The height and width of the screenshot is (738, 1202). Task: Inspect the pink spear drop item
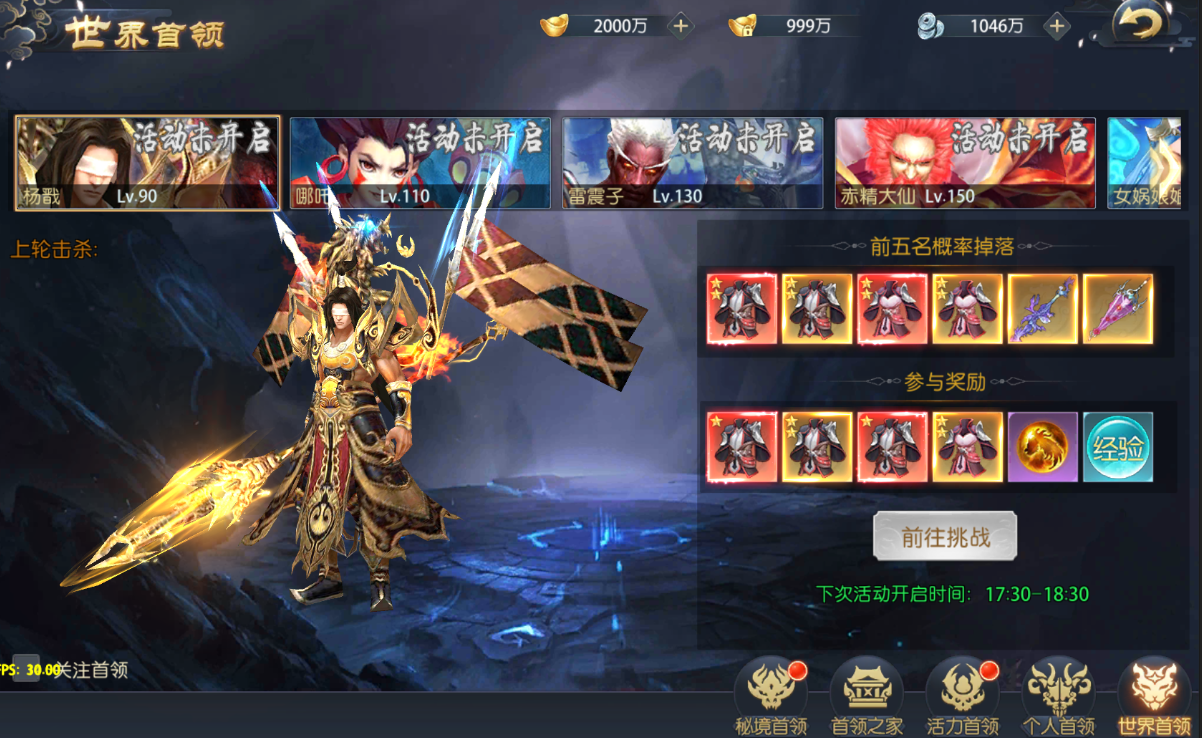click(x=1118, y=309)
